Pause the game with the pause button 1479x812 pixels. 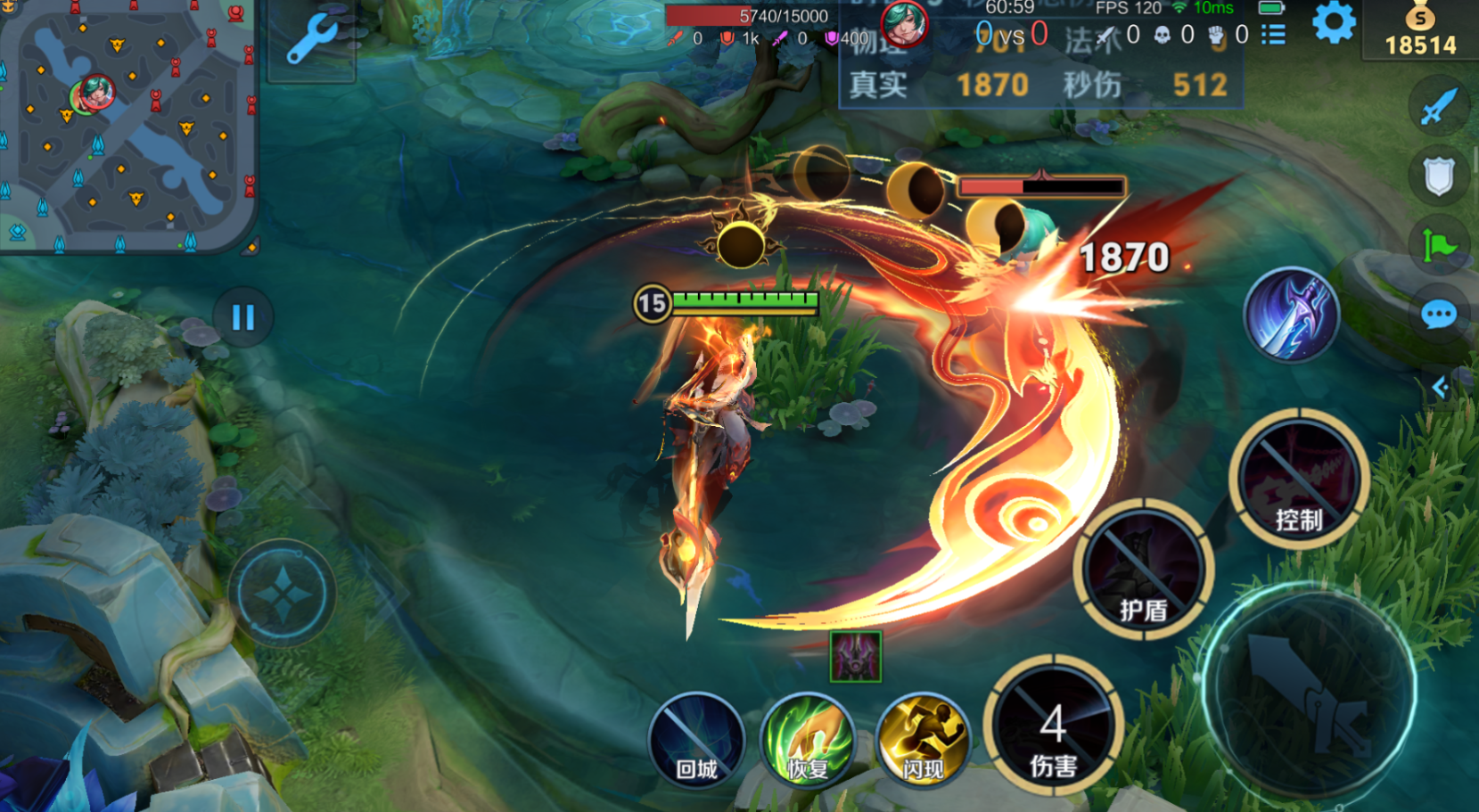(x=242, y=317)
